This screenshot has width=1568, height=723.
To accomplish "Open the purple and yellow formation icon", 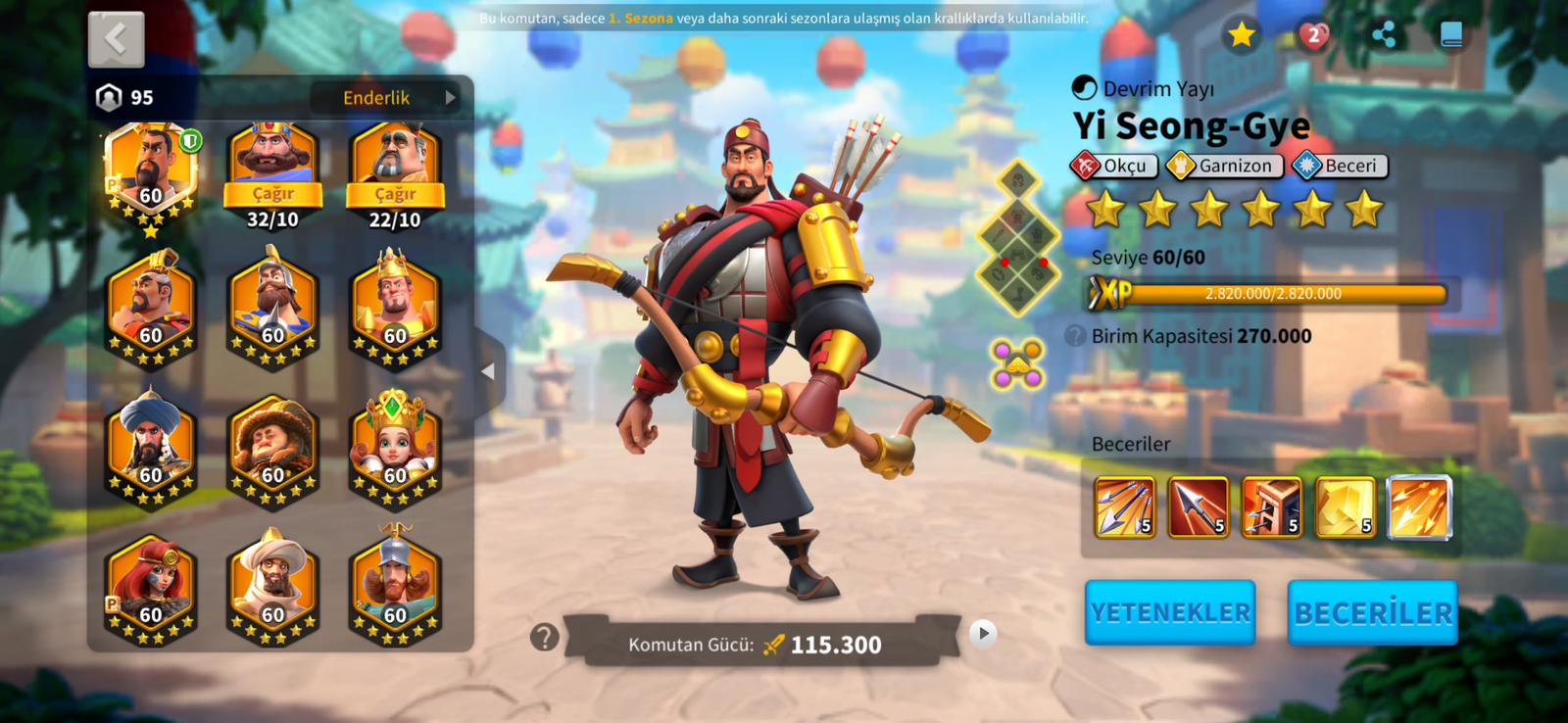I will coord(1017,363).
